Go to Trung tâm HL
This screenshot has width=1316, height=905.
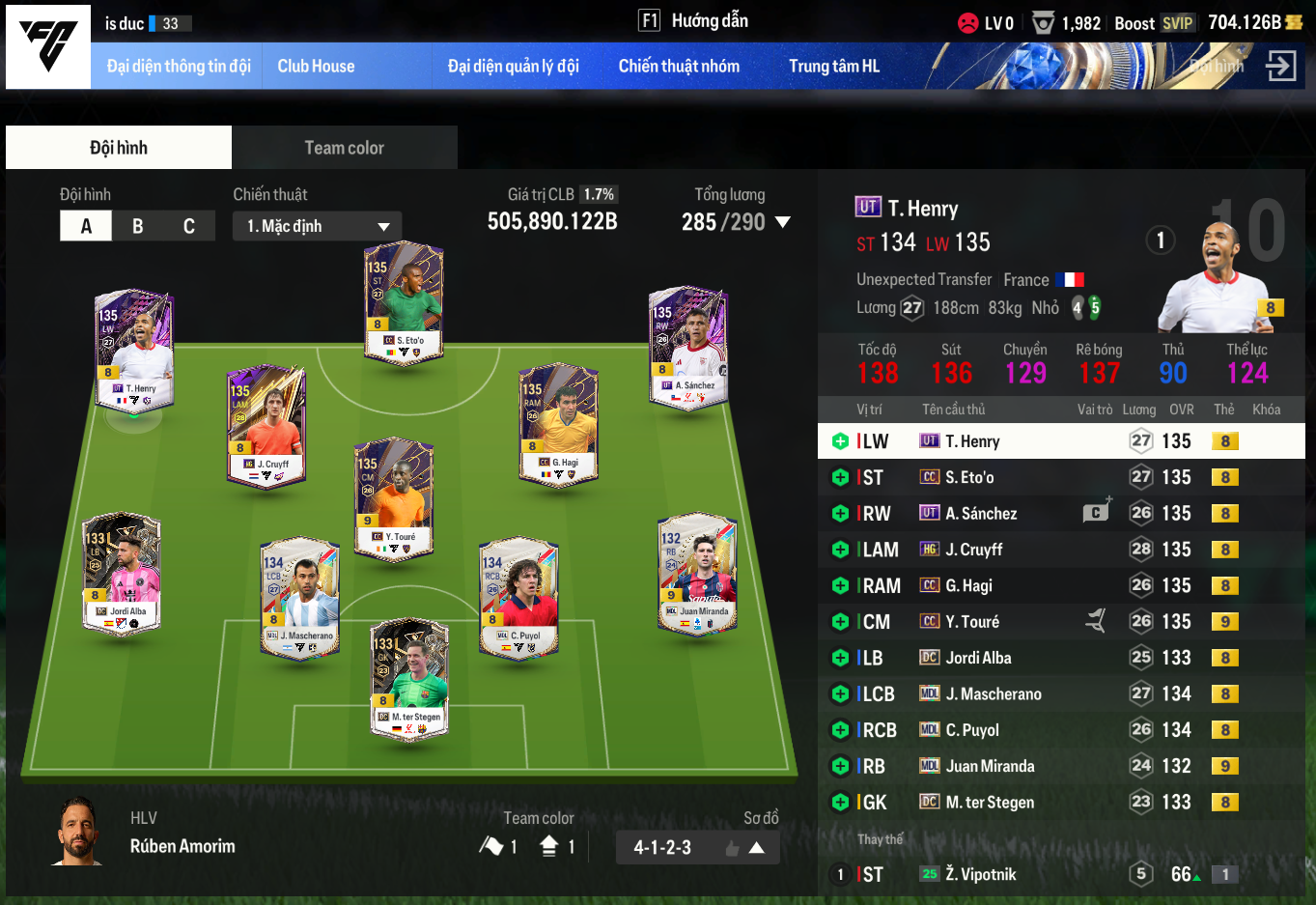click(833, 67)
